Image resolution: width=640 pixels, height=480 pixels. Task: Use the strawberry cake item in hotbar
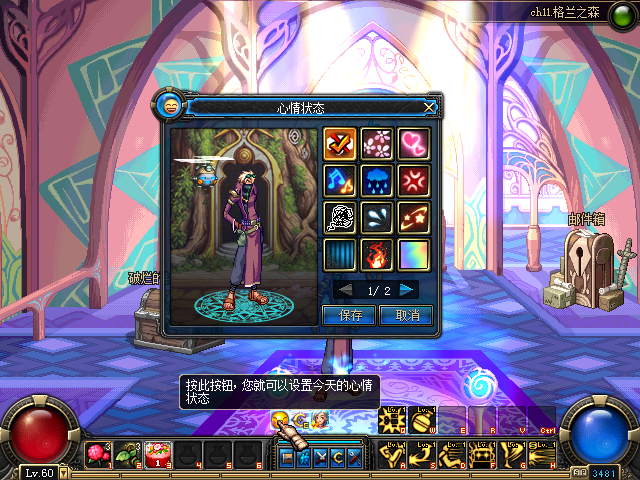[x=156, y=455]
